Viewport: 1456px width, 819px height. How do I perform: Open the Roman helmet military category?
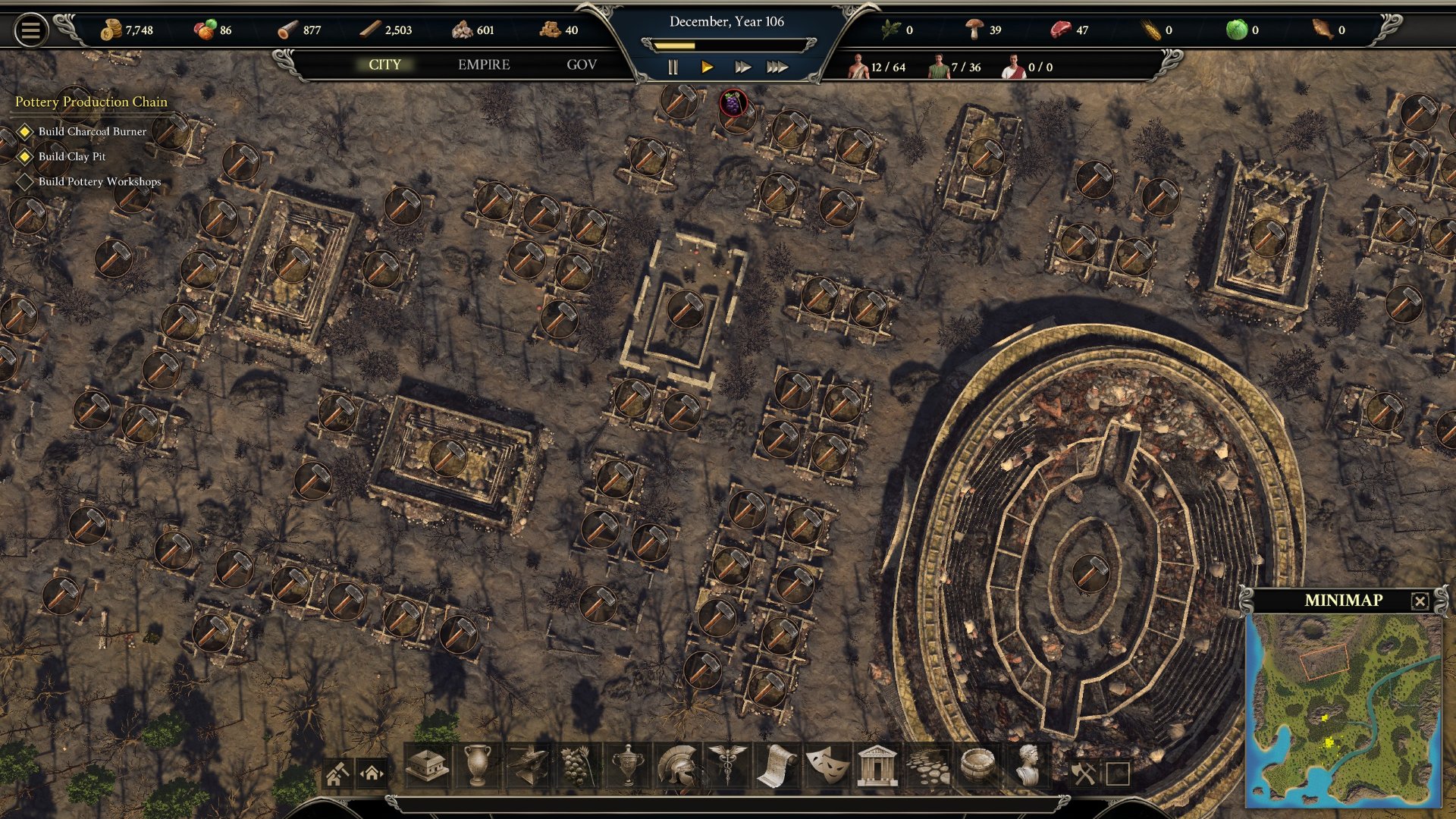677,766
